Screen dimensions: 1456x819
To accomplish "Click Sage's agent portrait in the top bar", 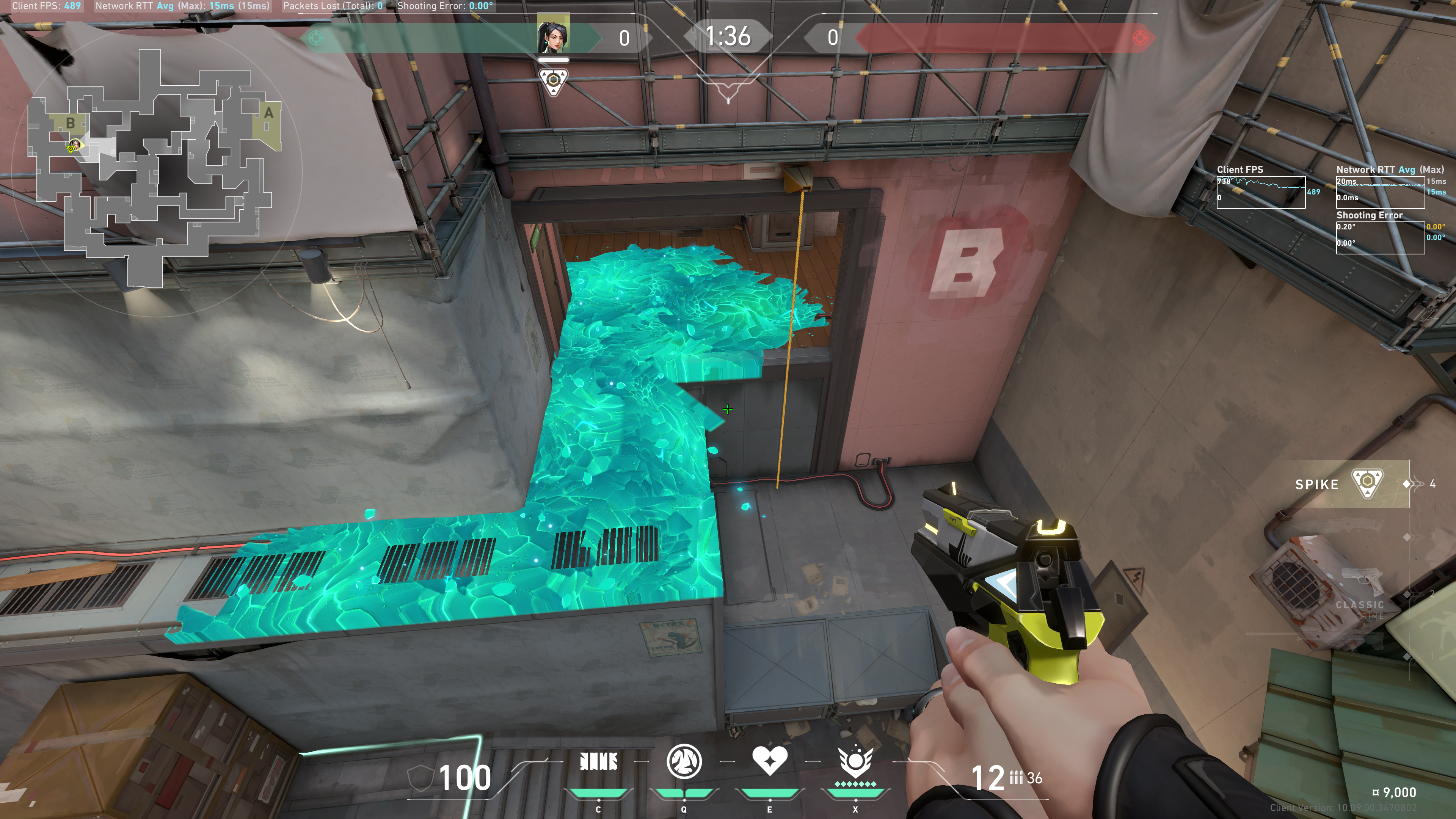I will (553, 34).
